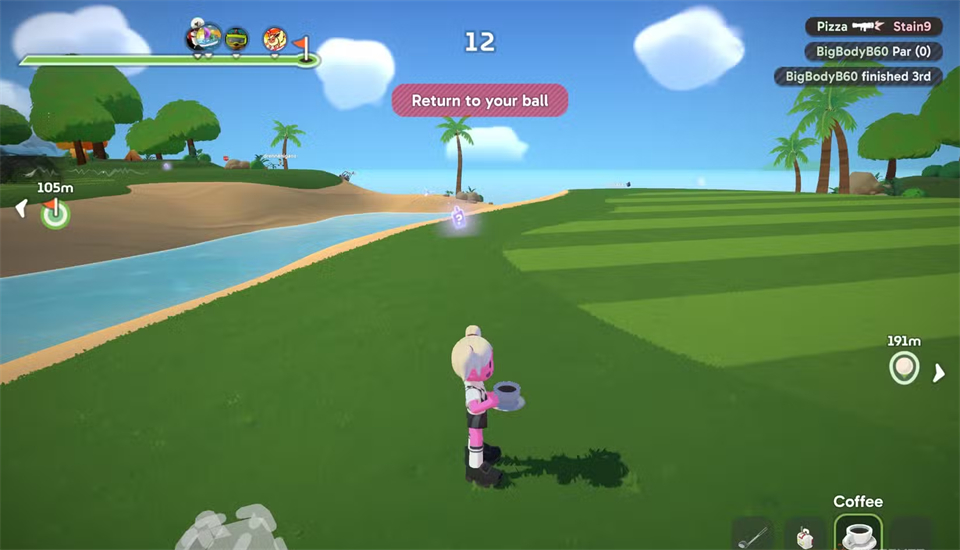Click the goggles player avatar on progress bar
The image size is (960, 550).
[237, 39]
